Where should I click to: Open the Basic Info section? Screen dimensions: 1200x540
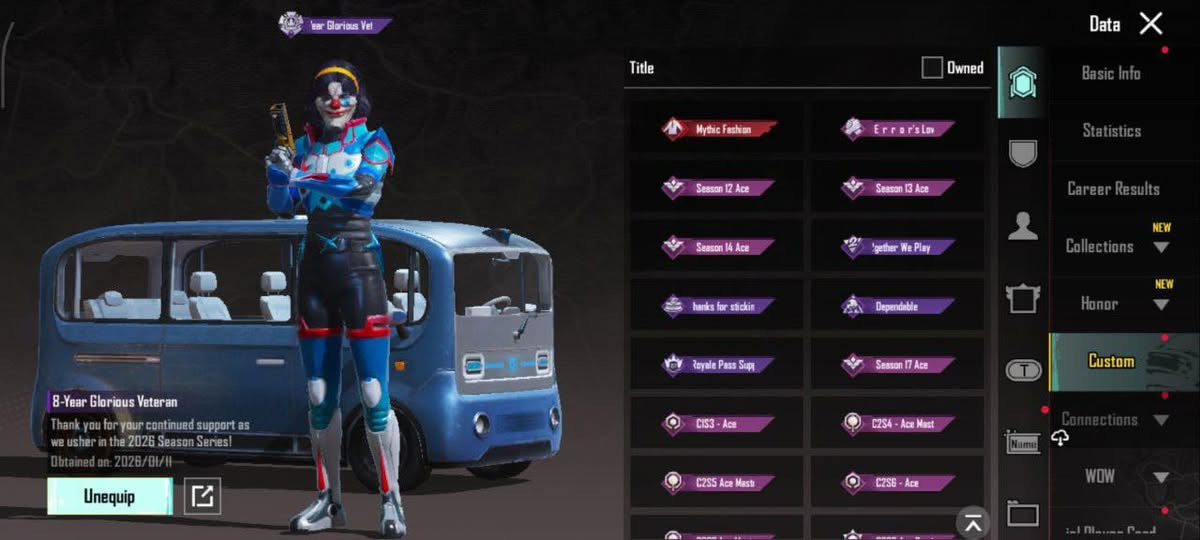tap(1111, 73)
